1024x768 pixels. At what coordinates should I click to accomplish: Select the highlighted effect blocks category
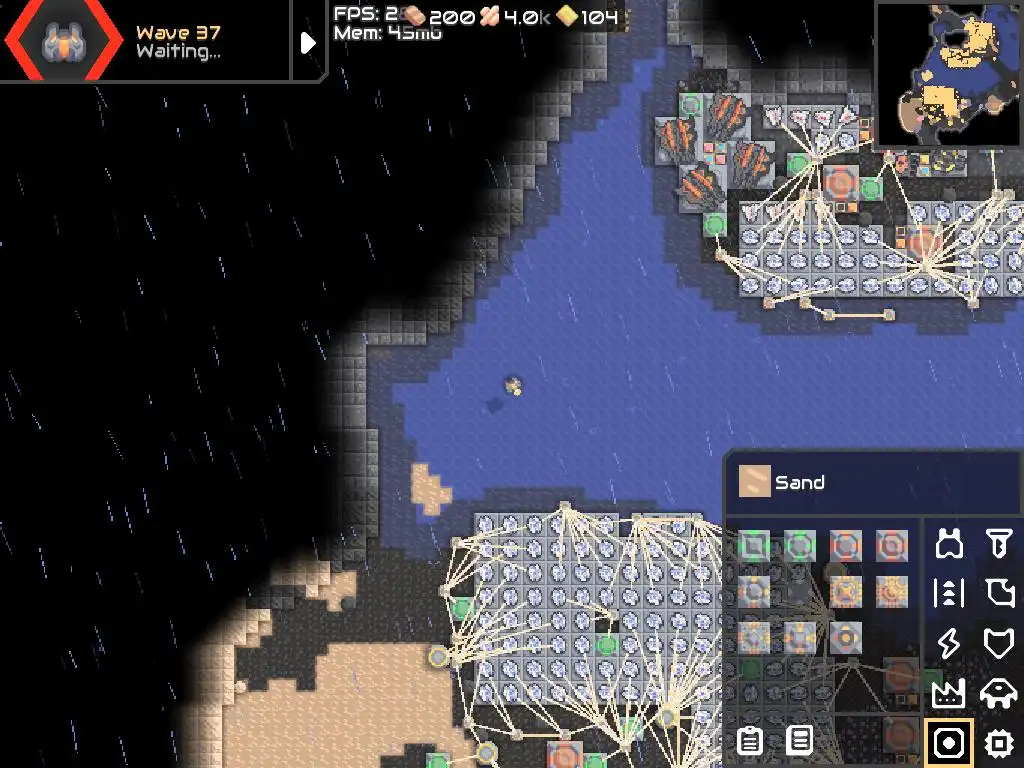tap(948, 742)
